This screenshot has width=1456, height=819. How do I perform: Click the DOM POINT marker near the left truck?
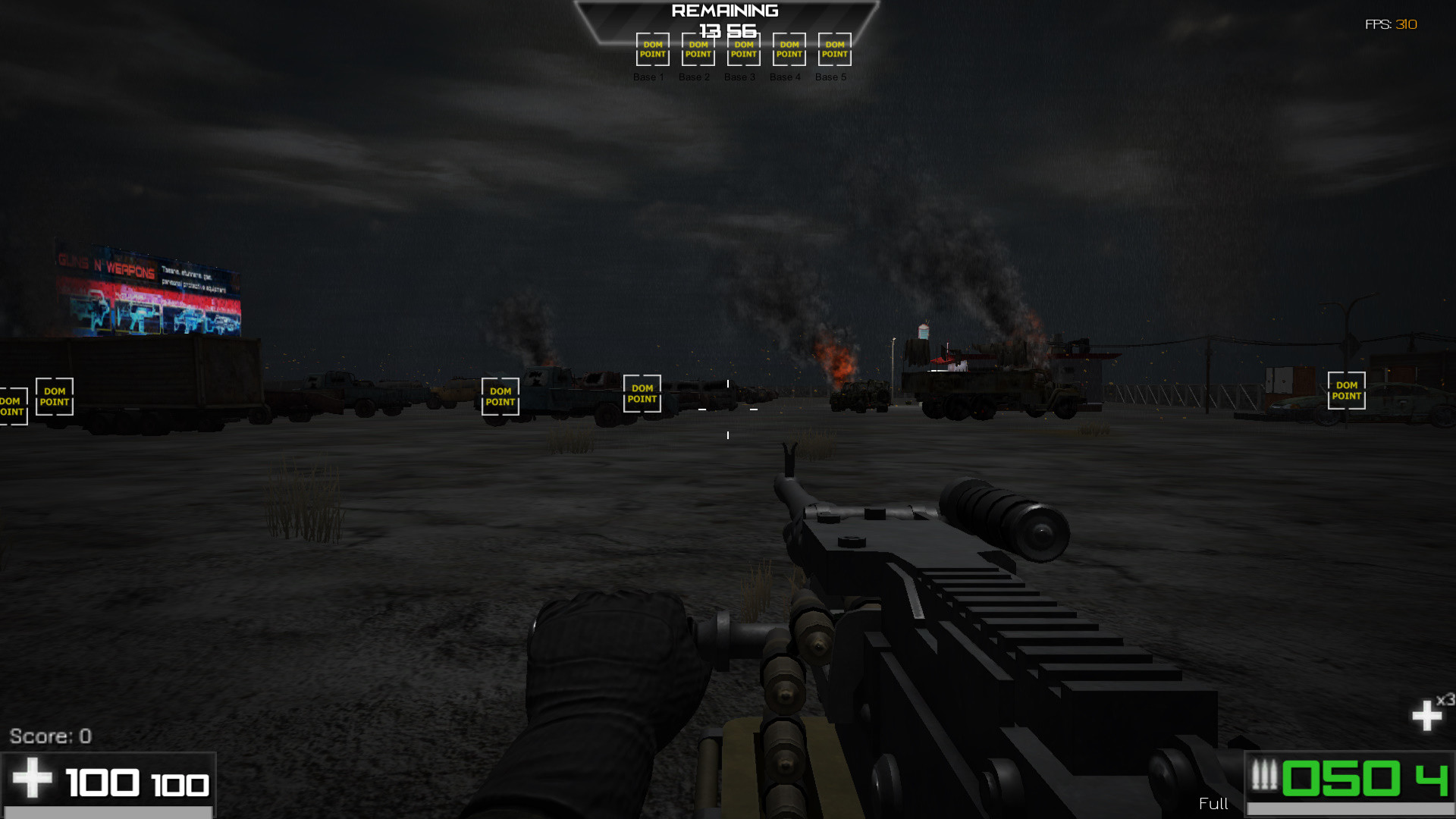point(54,397)
